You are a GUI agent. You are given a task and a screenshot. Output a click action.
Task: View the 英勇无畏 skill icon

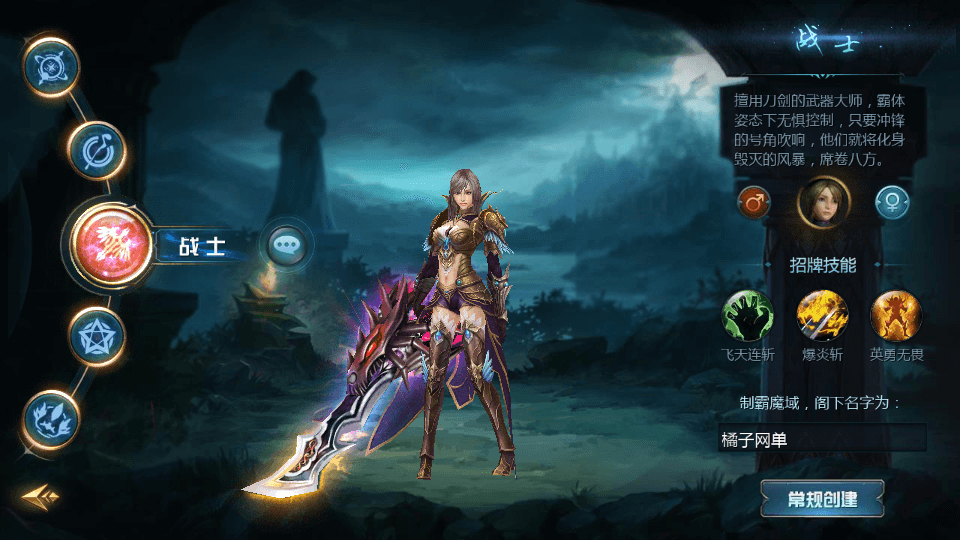[x=896, y=315]
